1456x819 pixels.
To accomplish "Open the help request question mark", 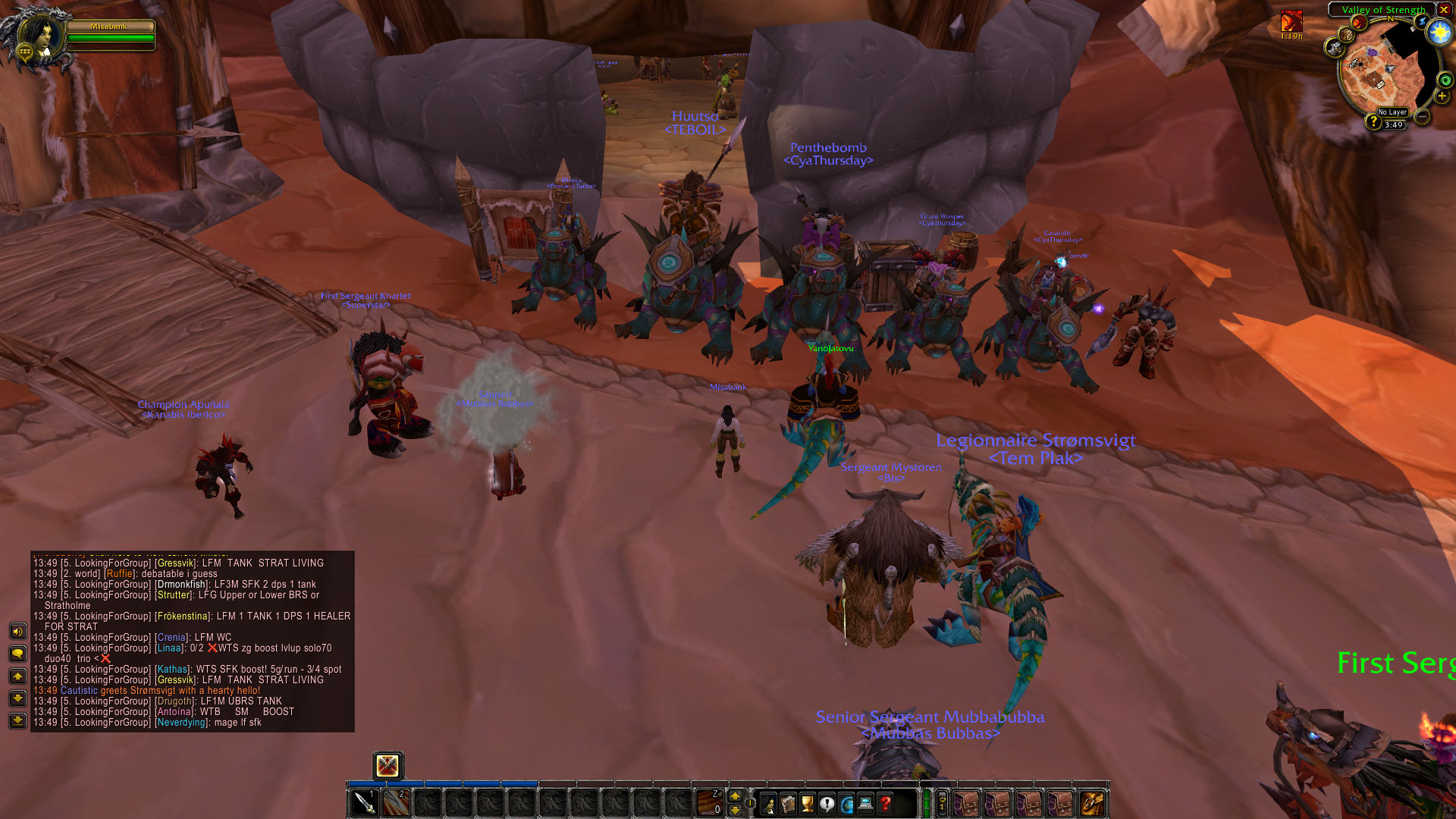I will coord(885,804).
